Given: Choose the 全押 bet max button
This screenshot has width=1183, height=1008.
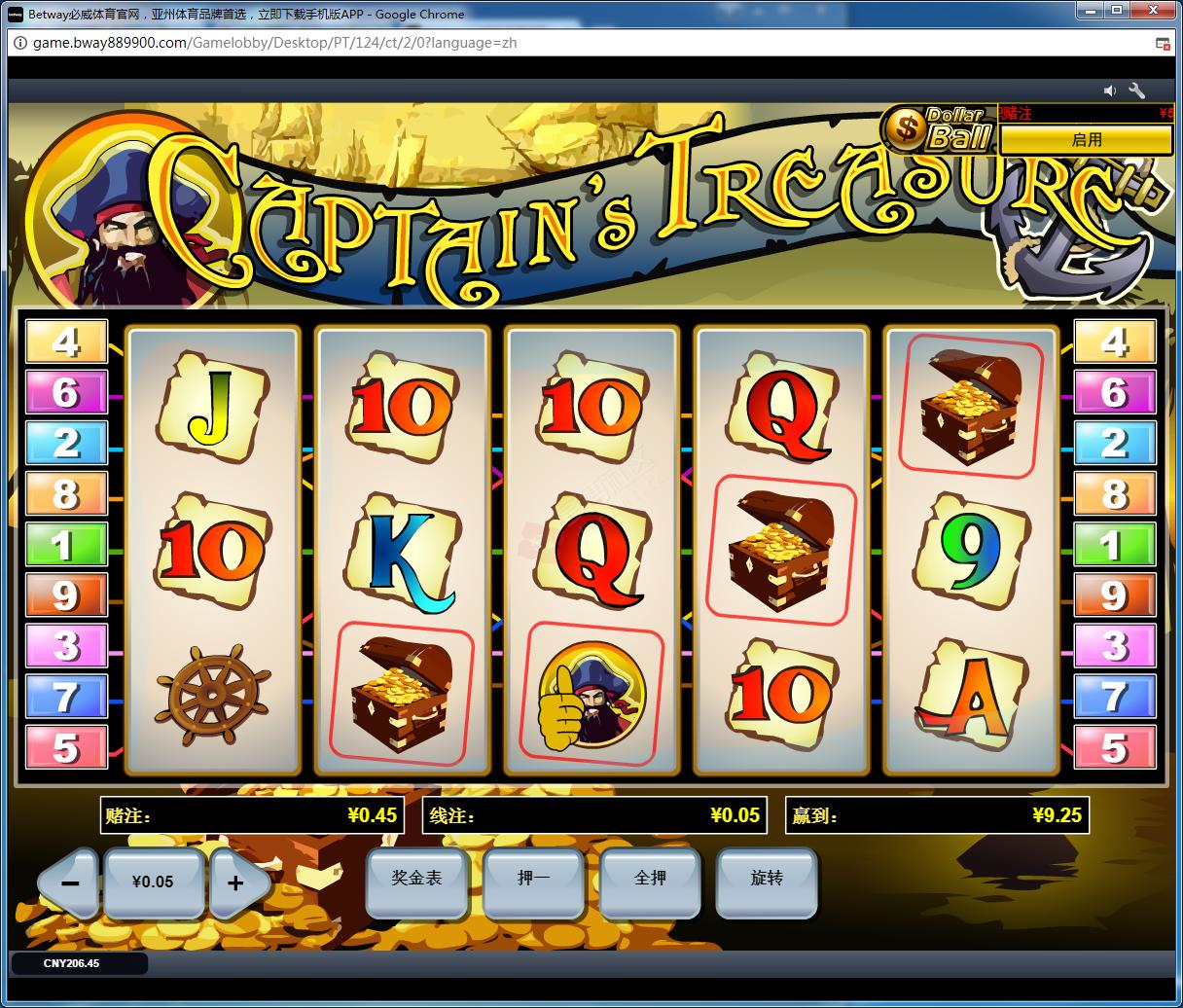Looking at the screenshot, I should click(x=650, y=880).
